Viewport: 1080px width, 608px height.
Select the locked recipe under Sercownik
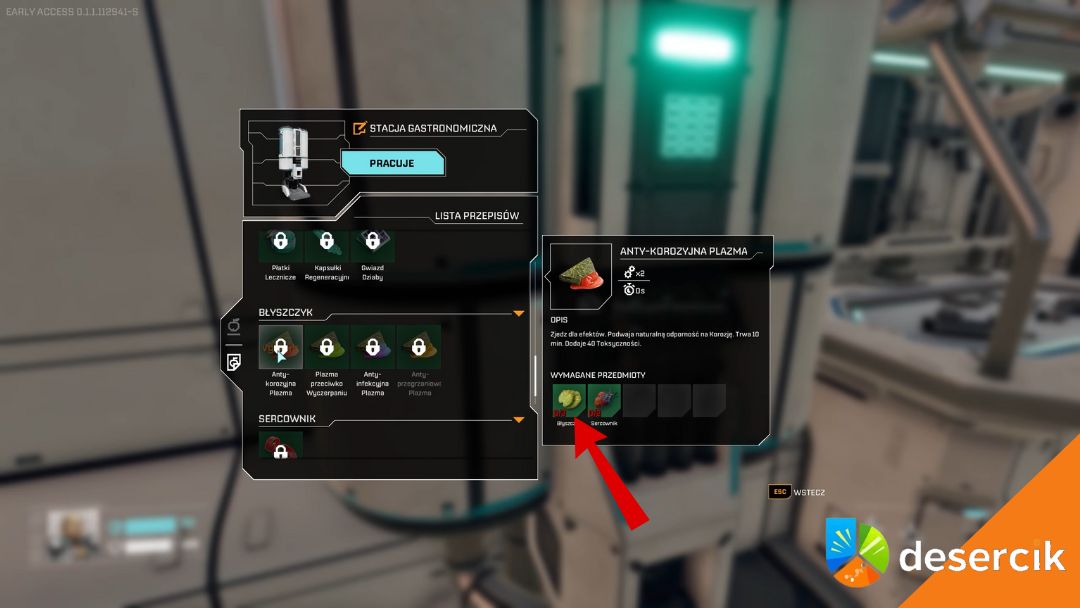point(281,447)
